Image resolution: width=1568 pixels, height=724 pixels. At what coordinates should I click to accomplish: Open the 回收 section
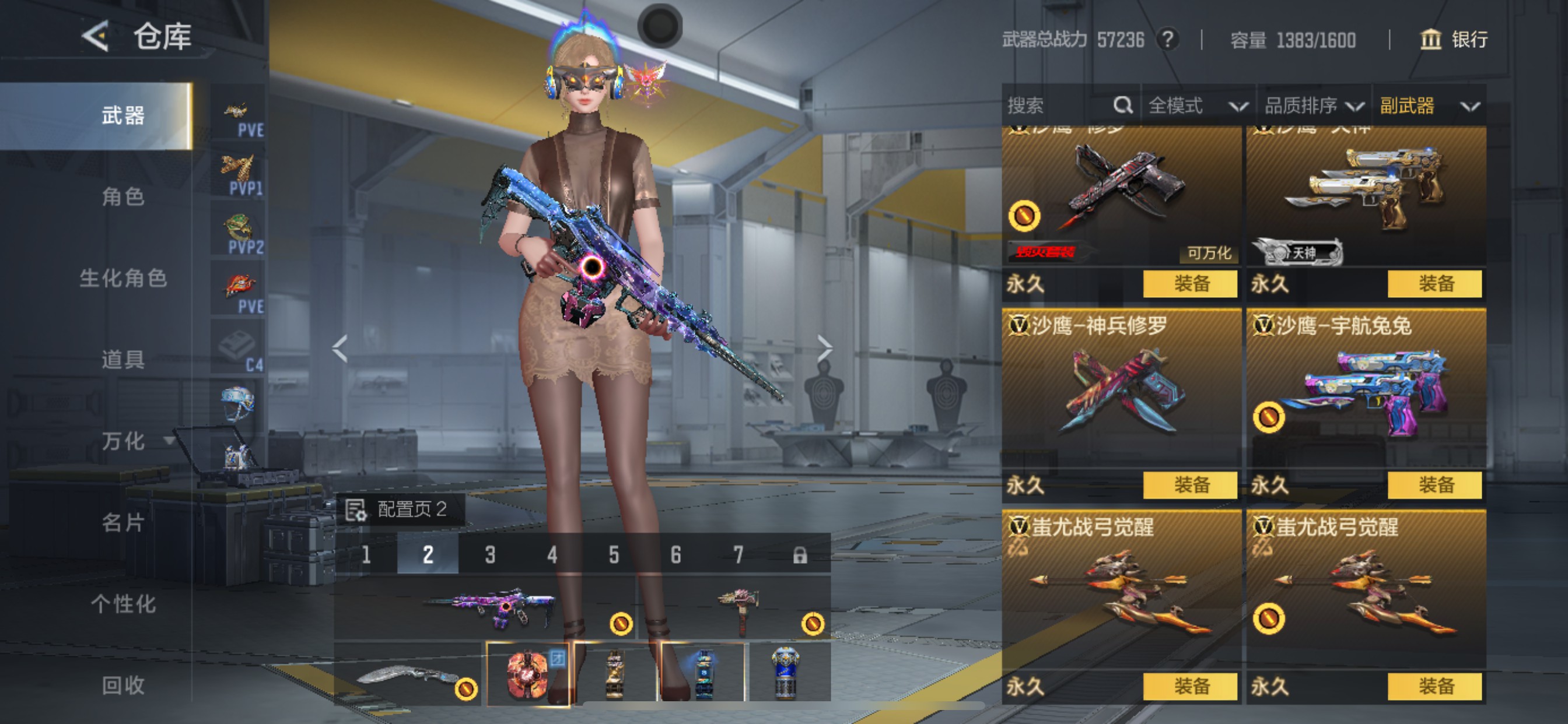click(x=123, y=686)
